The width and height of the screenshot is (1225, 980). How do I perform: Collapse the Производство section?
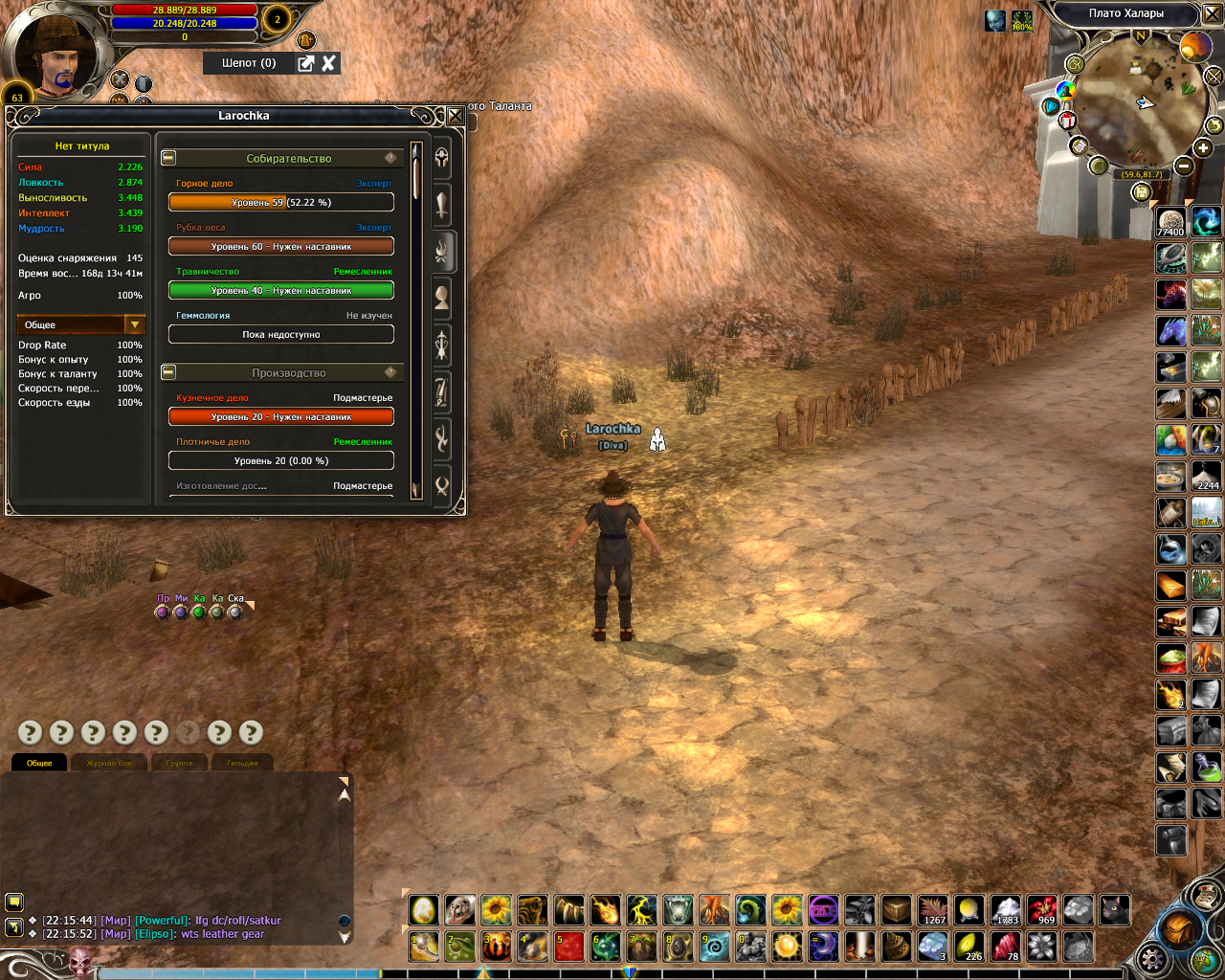click(x=168, y=372)
